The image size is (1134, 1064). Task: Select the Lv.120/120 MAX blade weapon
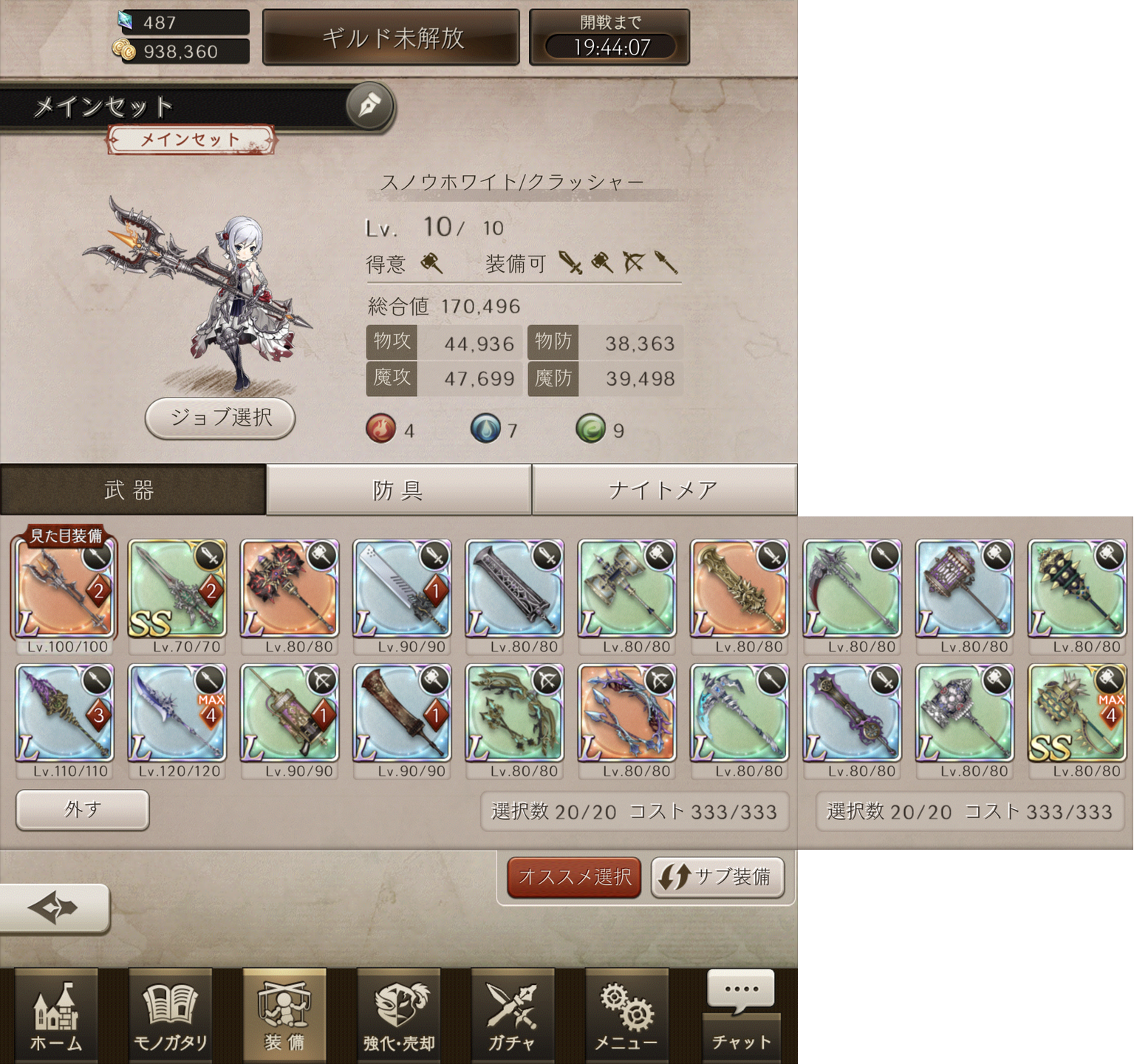click(x=177, y=714)
